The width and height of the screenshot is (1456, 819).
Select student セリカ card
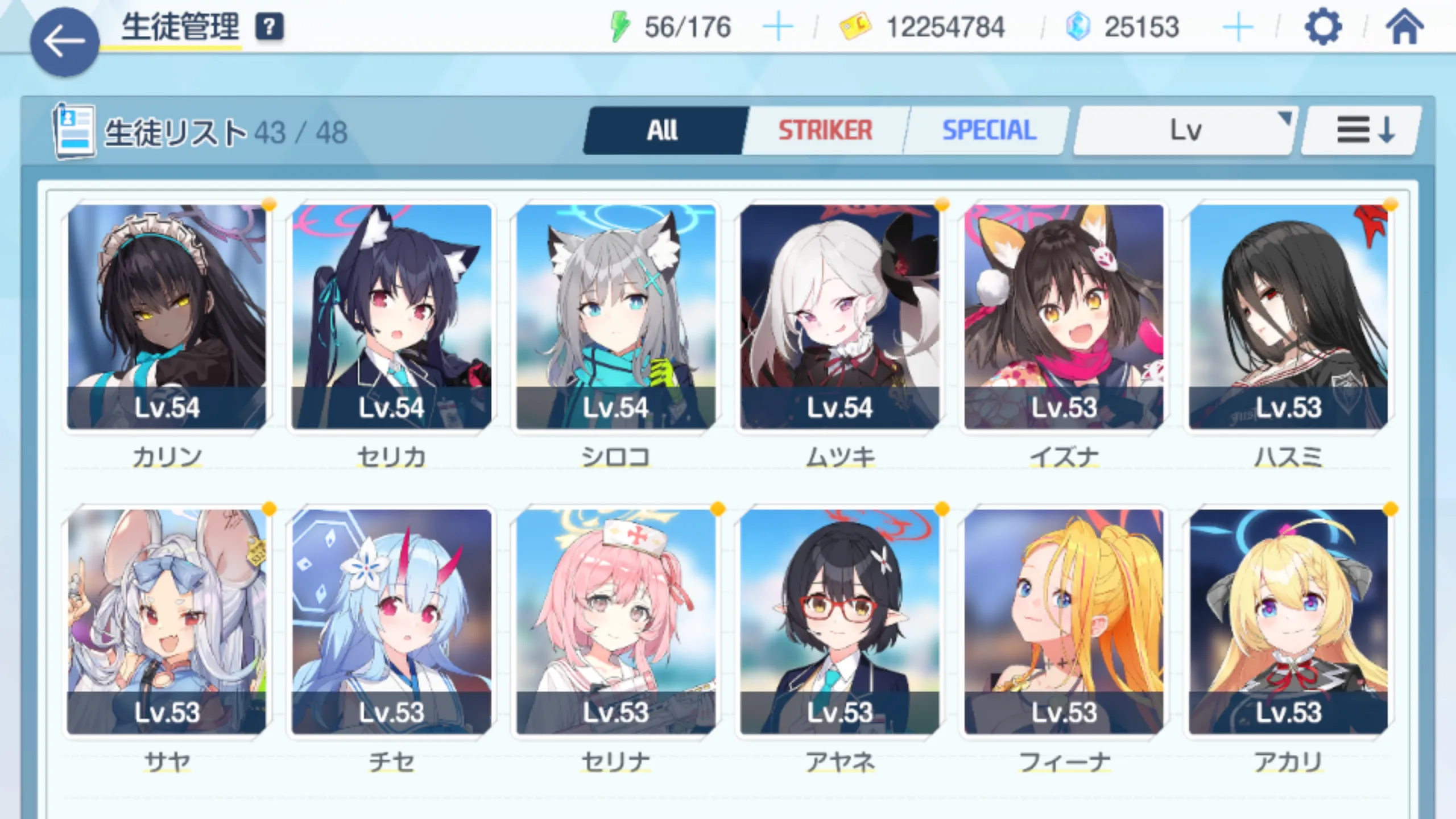click(x=391, y=316)
